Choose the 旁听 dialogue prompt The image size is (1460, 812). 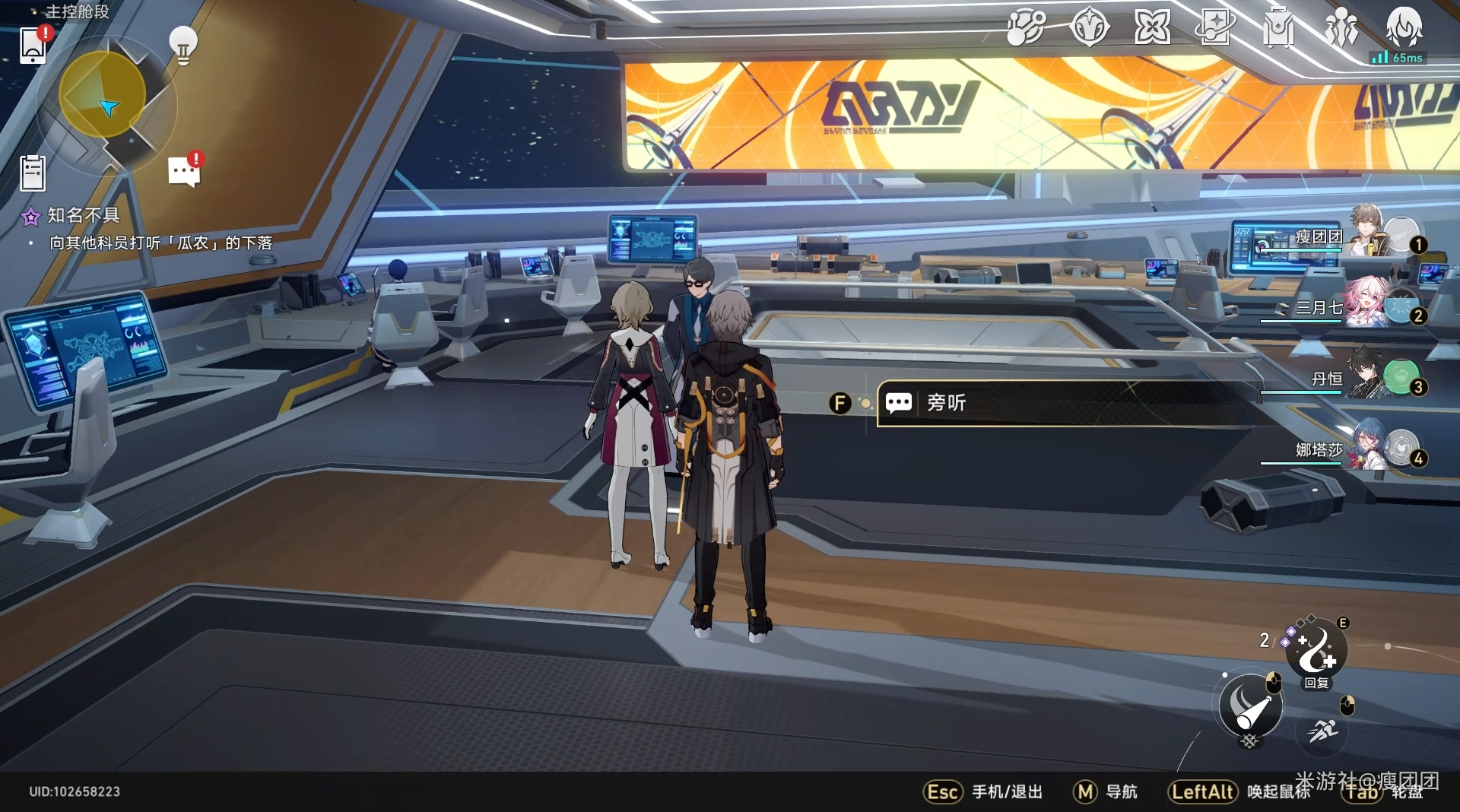1065,403
